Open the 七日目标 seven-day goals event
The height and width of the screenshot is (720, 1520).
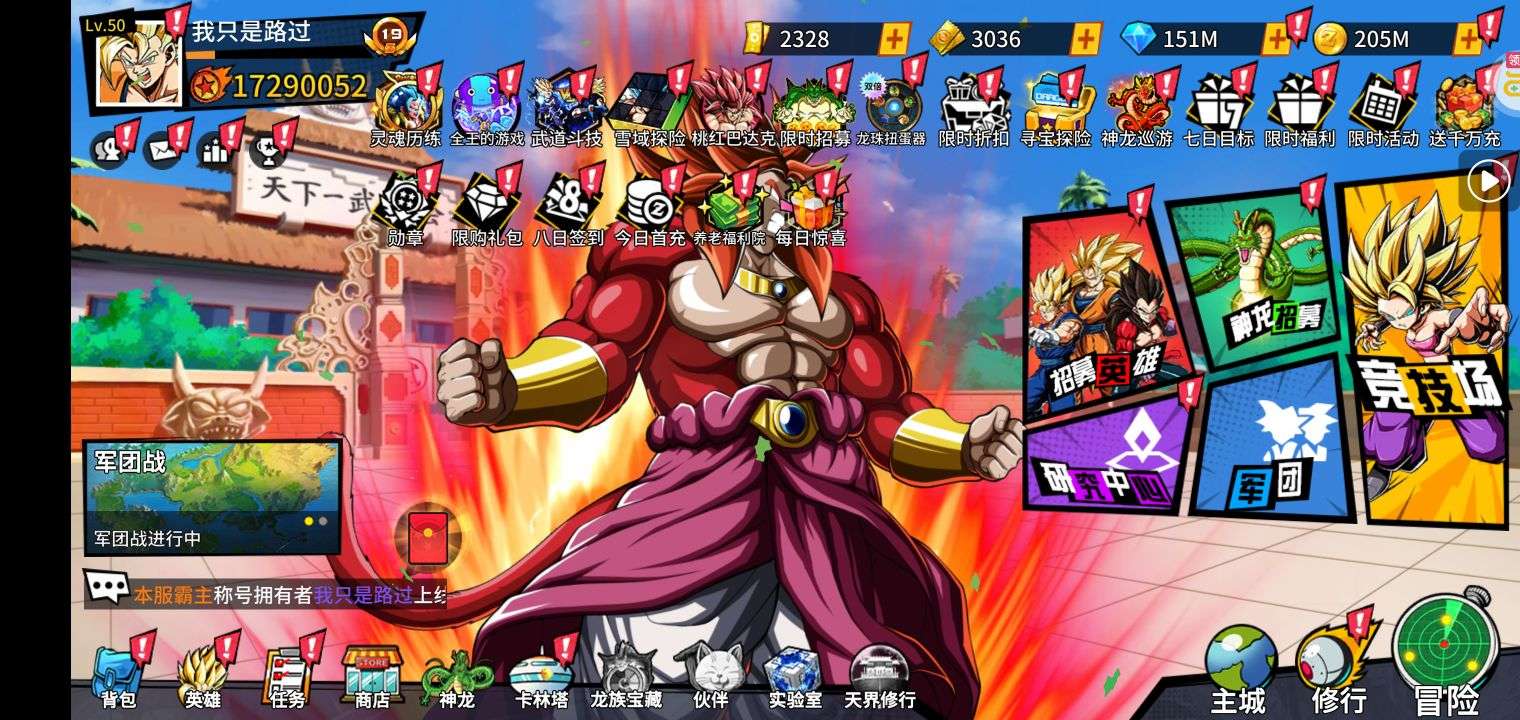tap(1217, 108)
